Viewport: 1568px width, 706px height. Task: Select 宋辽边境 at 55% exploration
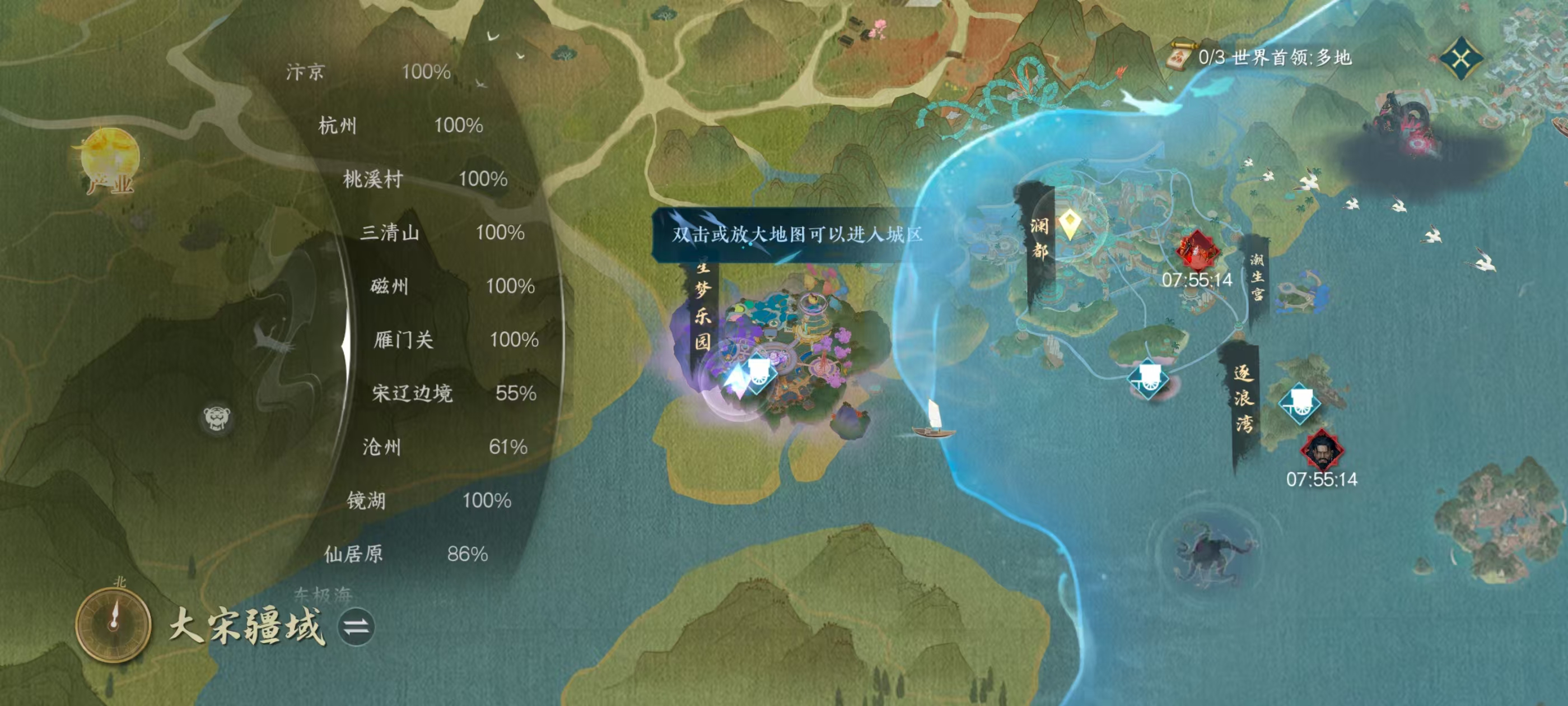pos(454,393)
